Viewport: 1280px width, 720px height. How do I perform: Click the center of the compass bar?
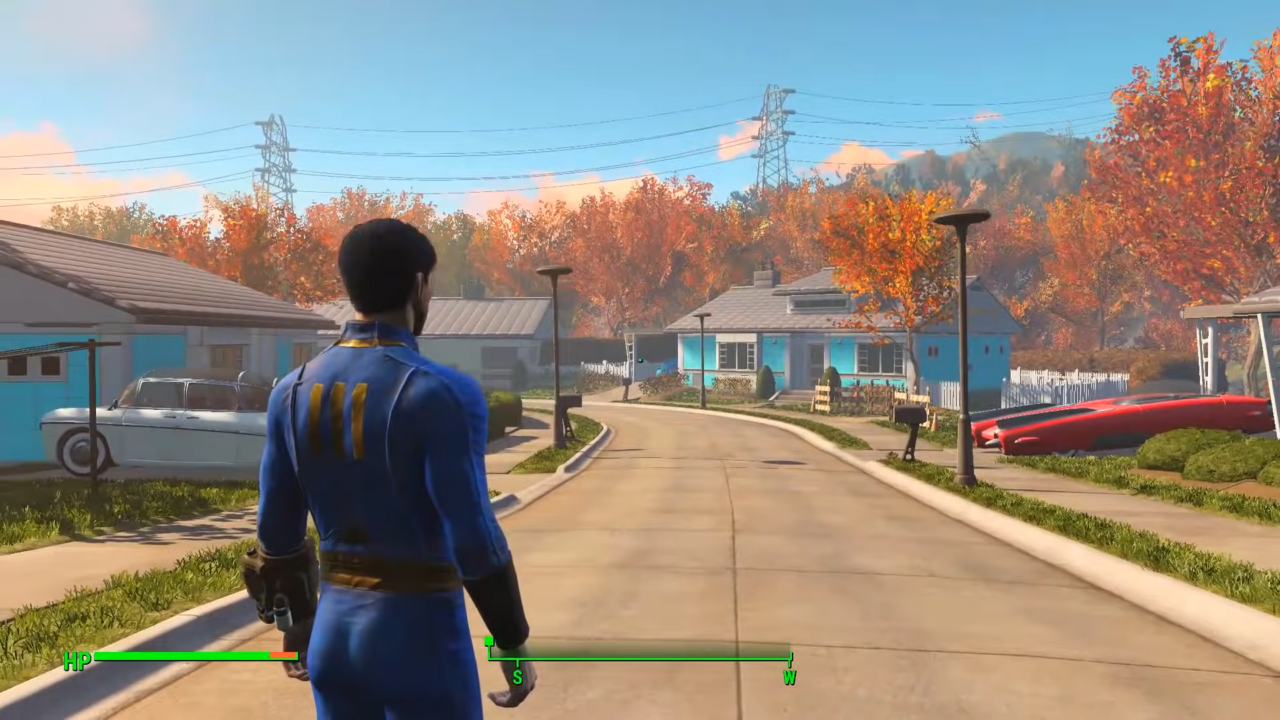point(640,657)
